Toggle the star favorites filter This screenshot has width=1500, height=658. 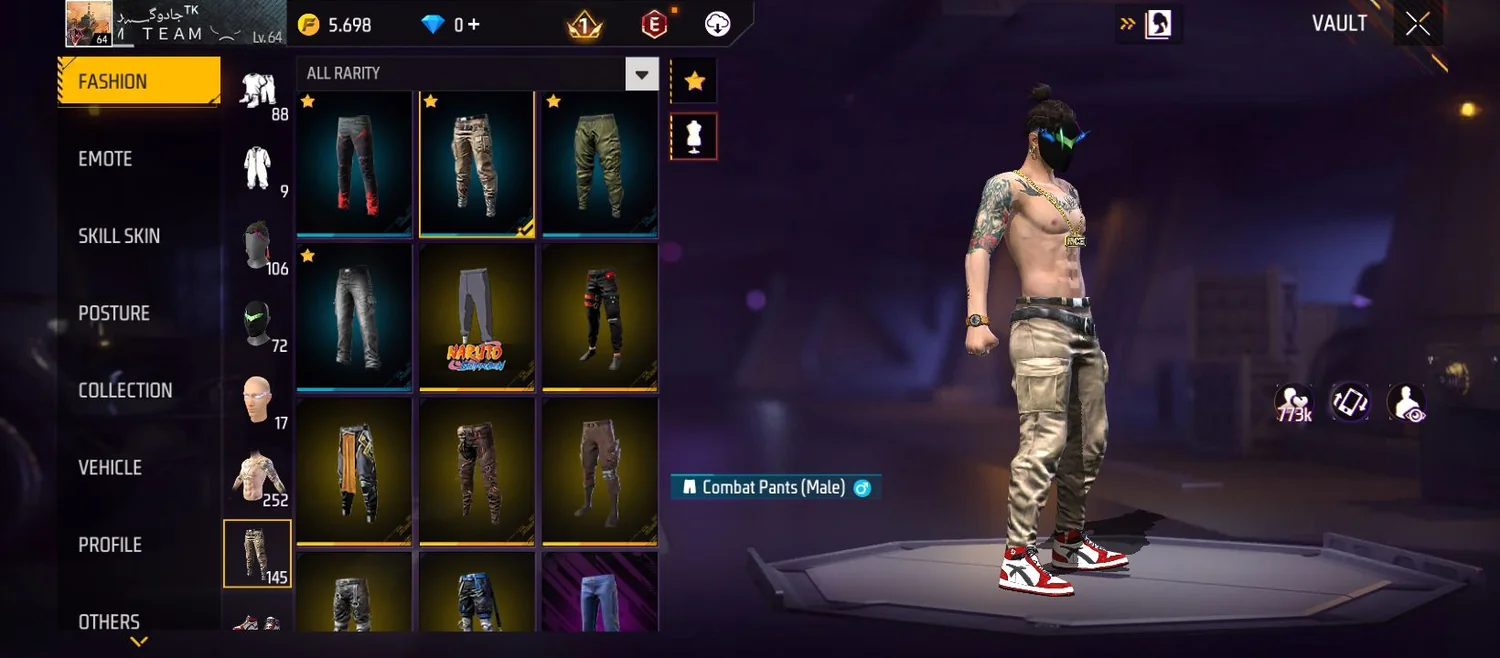[694, 82]
